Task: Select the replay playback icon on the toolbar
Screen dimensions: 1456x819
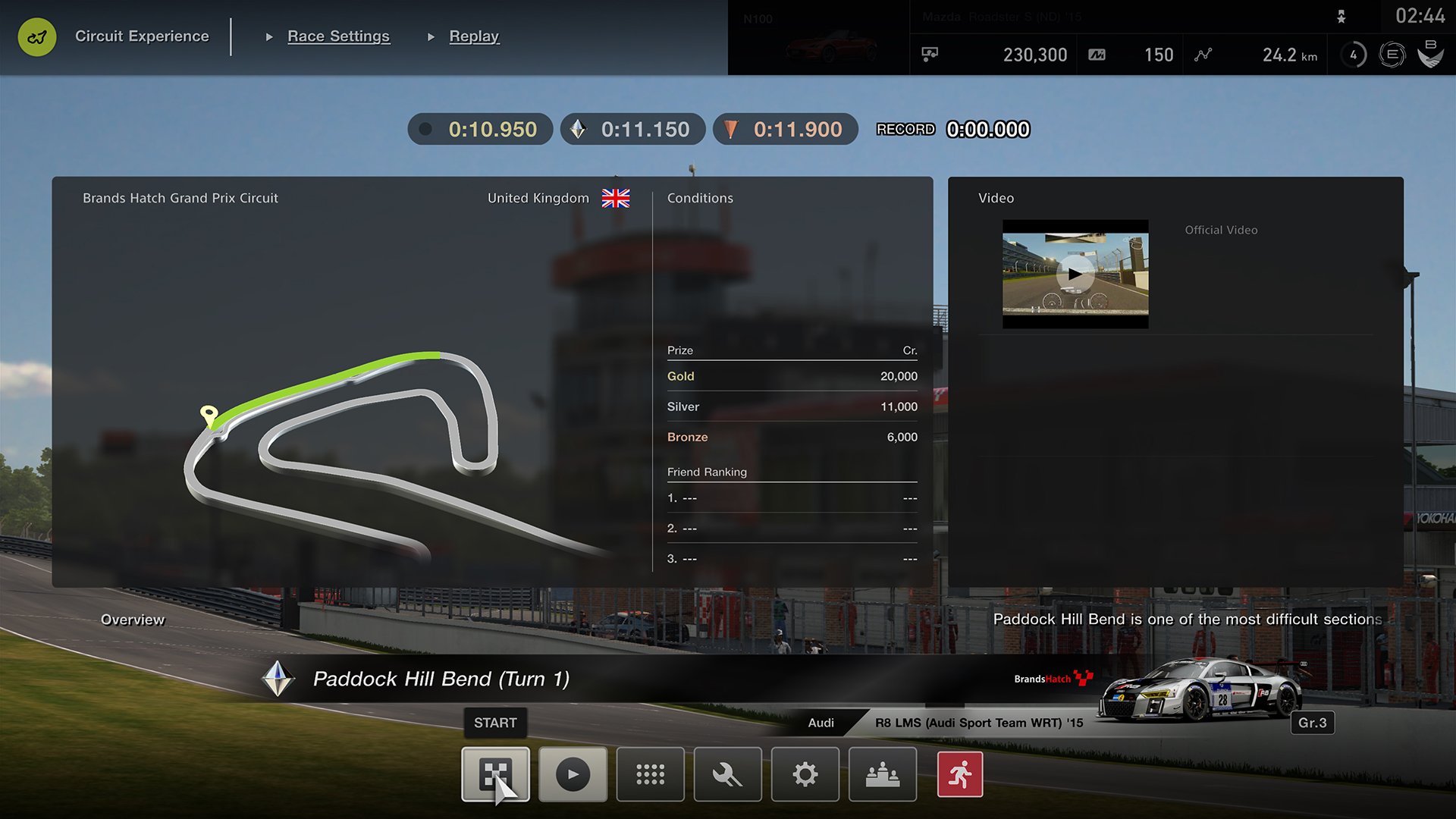Action: pyautogui.click(x=573, y=774)
